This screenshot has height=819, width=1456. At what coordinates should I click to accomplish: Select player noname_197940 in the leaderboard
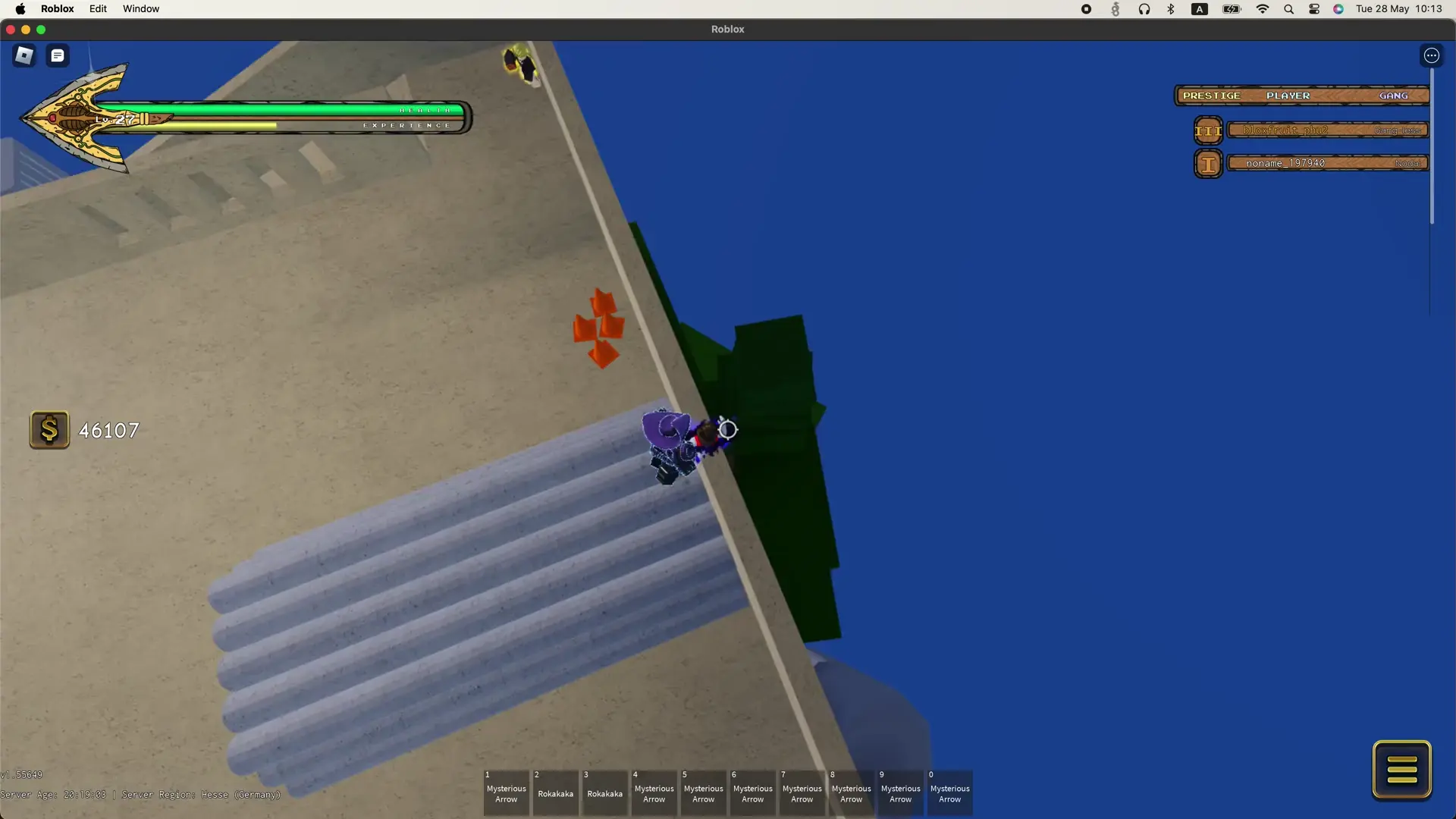tap(1285, 162)
